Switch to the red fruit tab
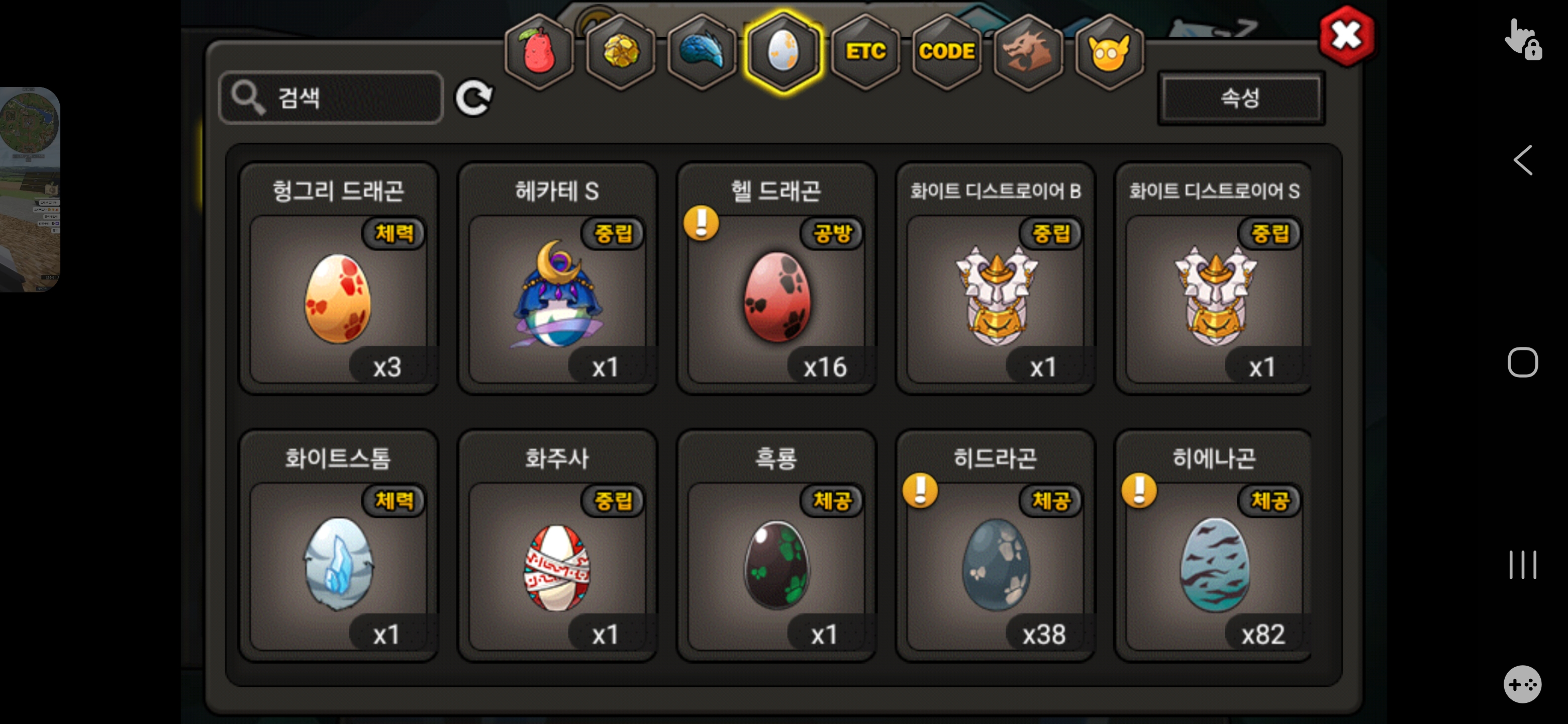The image size is (1568, 724). [x=538, y=51]
